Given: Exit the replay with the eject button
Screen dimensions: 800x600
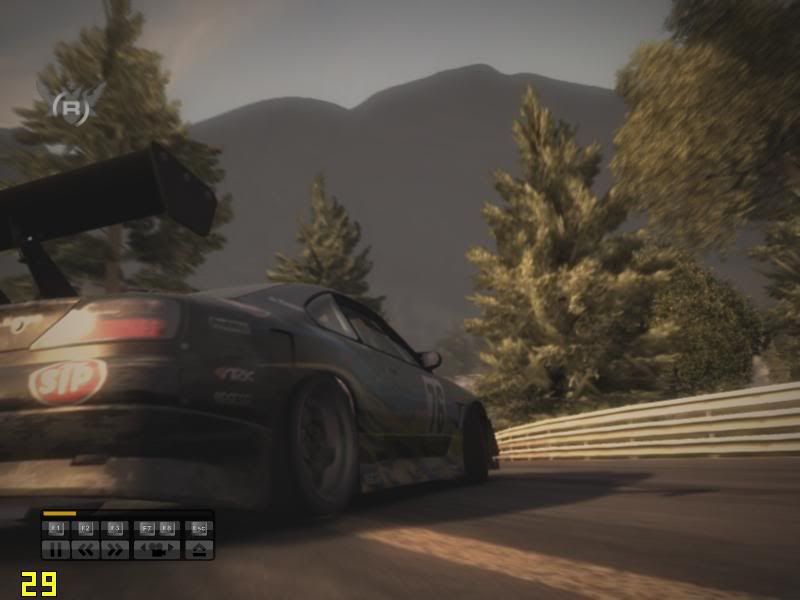Looking at the screenshot, I should pyautogui.click(x=199, y=548).
